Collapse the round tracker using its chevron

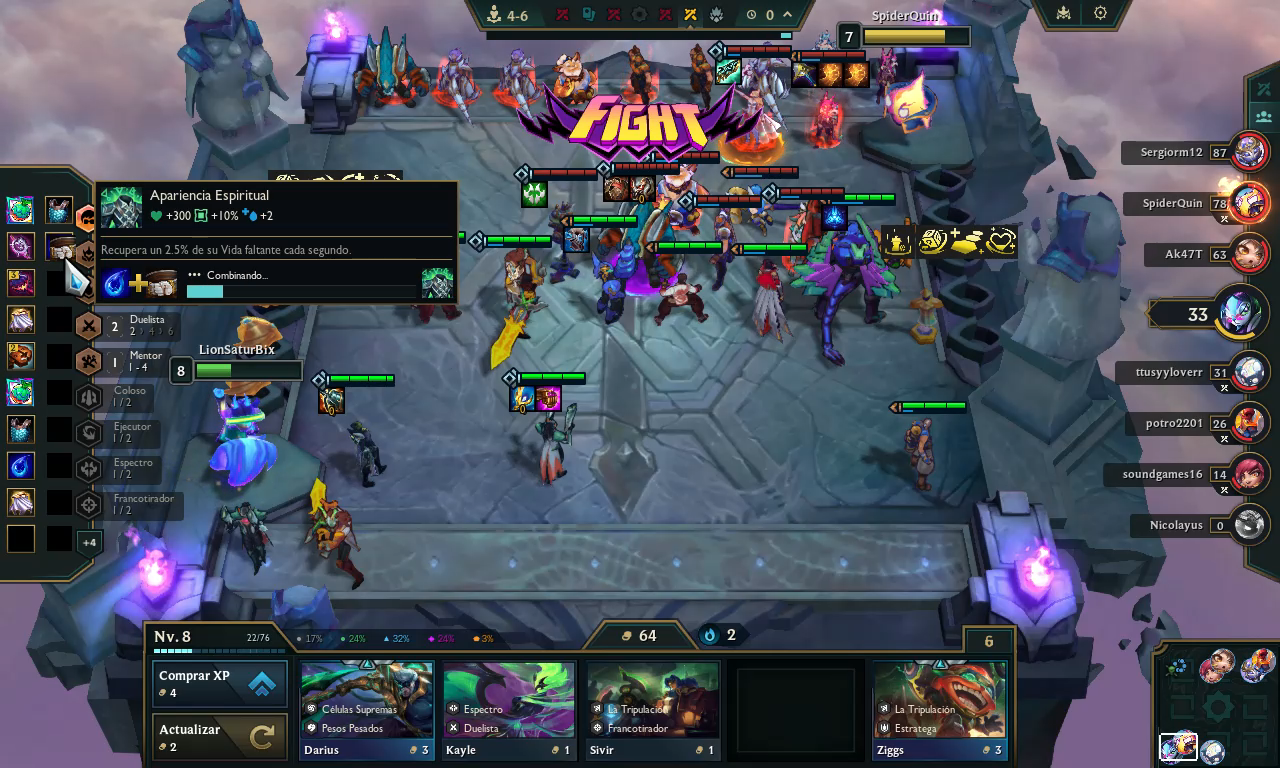(x=788, y=15)
